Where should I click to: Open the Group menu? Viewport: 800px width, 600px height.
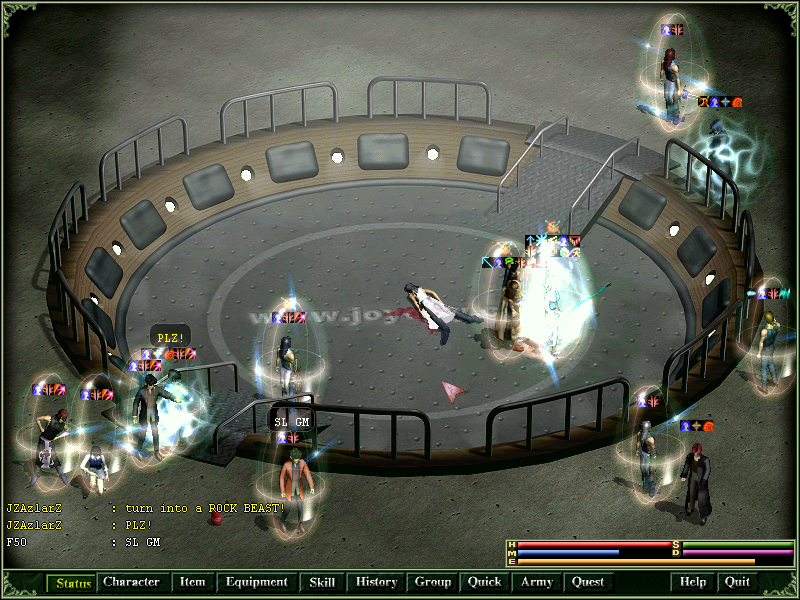coord(433,582)
